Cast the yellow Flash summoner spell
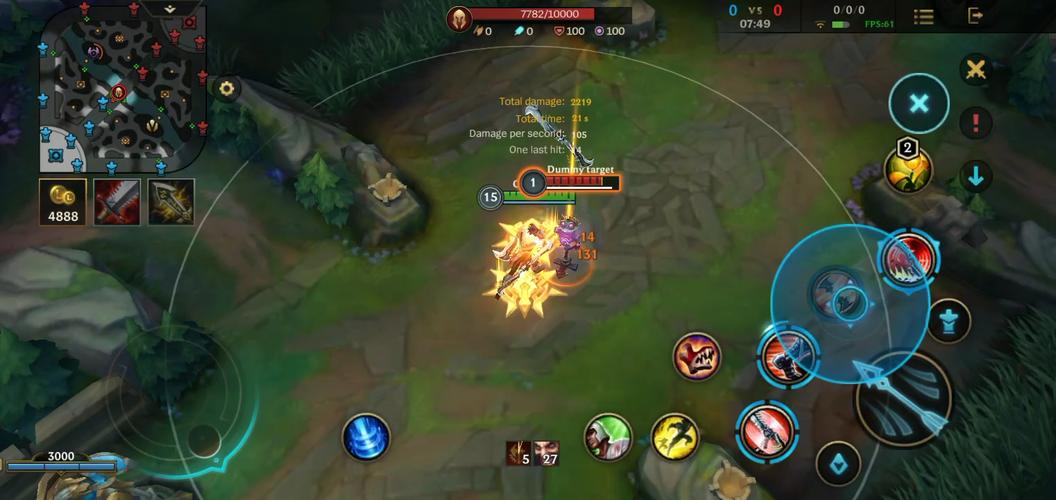This screenshot has width=1056, height=500. pyautogui.click(x=675, y=436)
